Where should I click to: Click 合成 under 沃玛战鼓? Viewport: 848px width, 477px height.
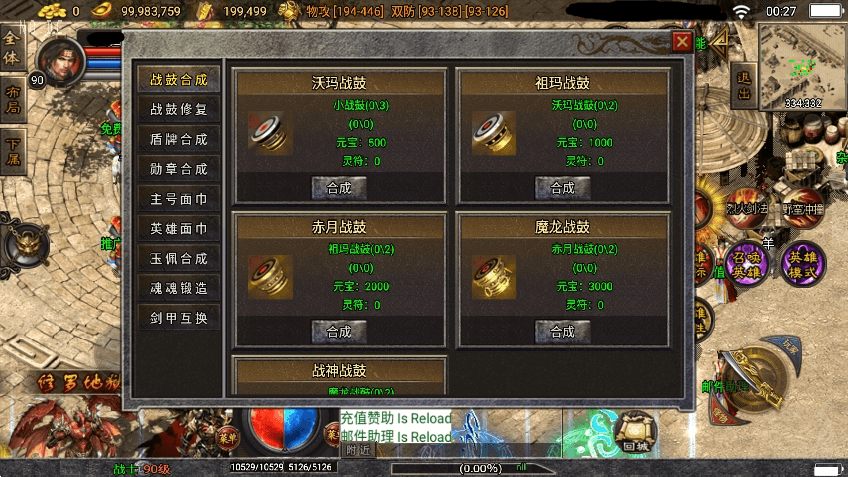pos(339,187)
